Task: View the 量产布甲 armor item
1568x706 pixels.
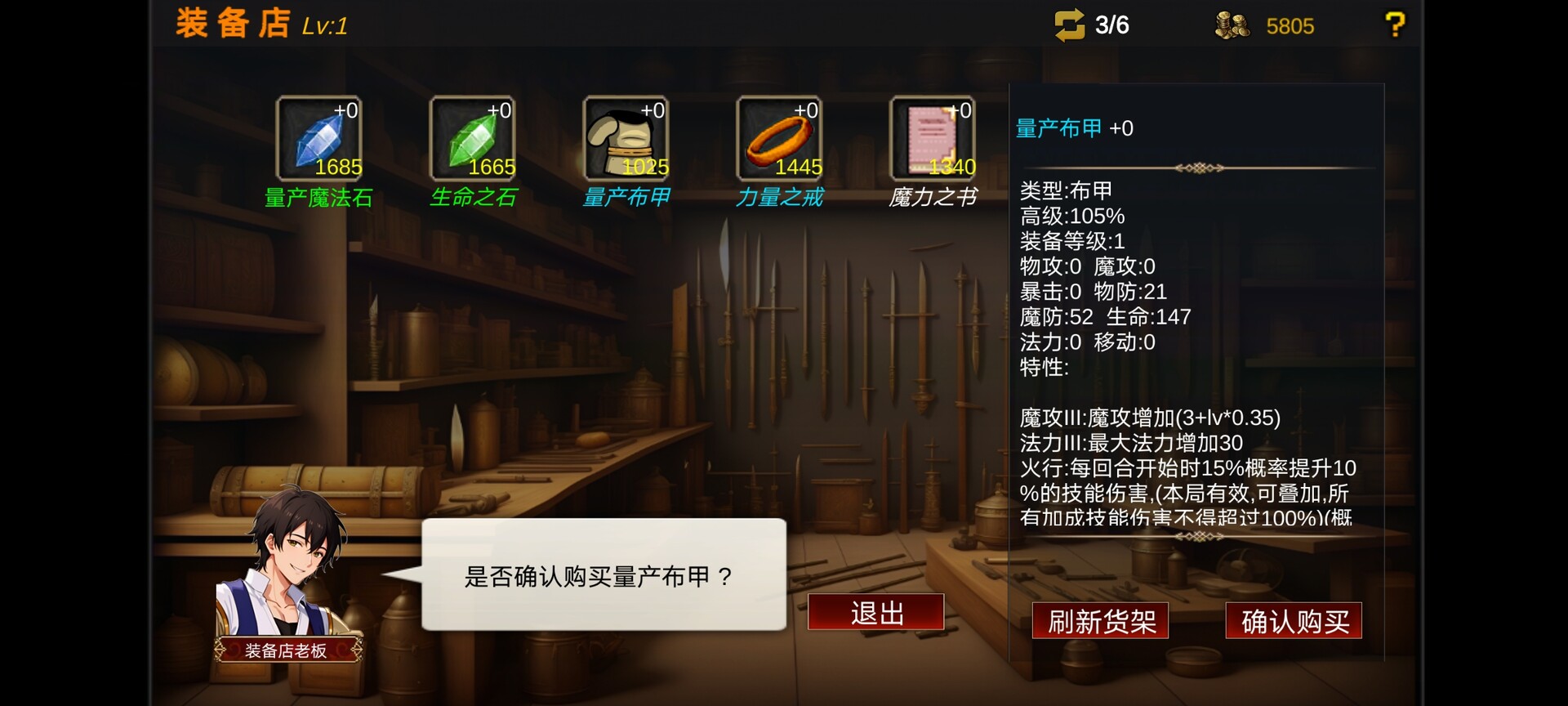Action: 626,139
